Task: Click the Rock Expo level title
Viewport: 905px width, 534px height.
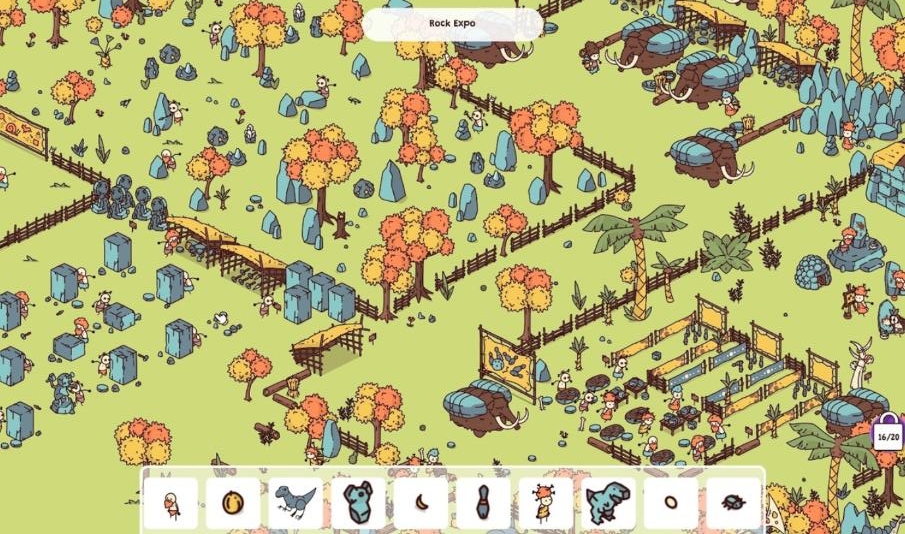Action: click(x=452, y=23)
